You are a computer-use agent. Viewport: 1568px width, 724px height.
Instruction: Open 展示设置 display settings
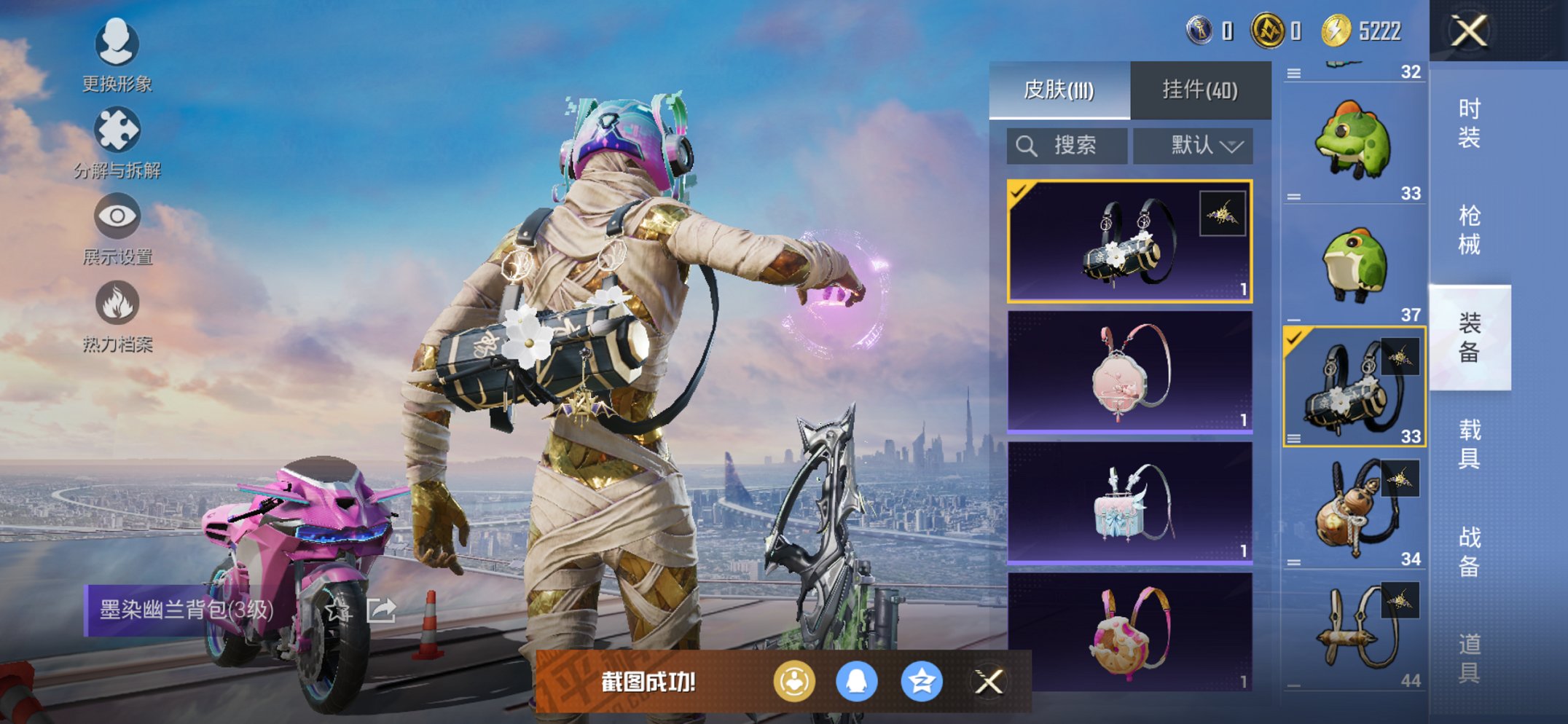[117, 228]
